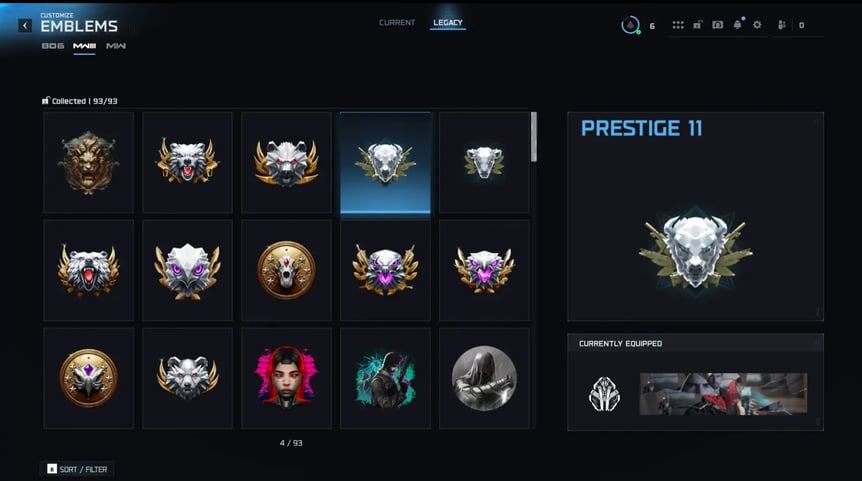This screenshot has height=481, width=862.
Task: Select the gold coin emblem with white skull
Action: coord(286,270)
